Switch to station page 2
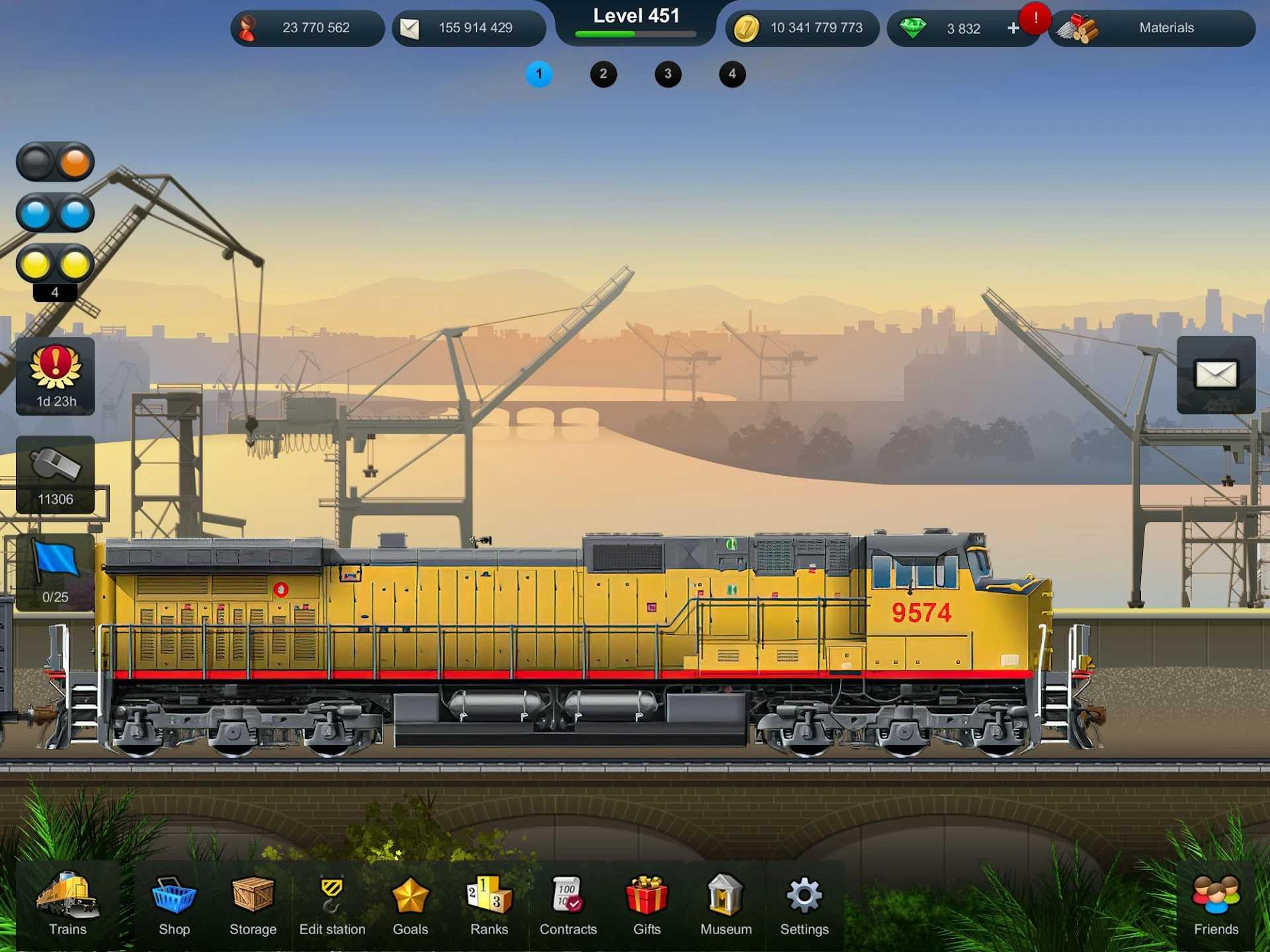This screenshot has height=952, width=1270. coord(603,74)
